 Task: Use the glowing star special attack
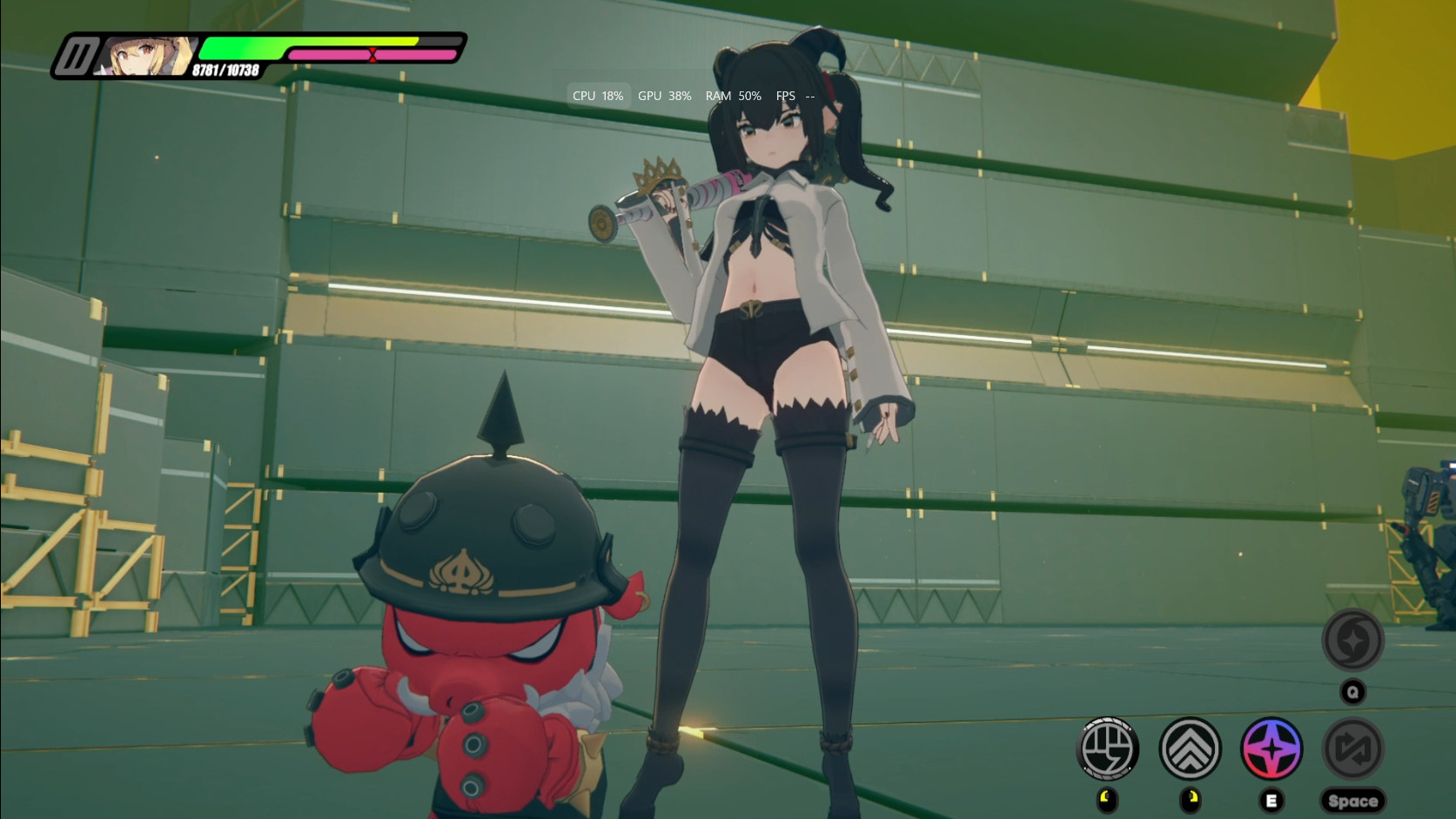coord(1271,748)
